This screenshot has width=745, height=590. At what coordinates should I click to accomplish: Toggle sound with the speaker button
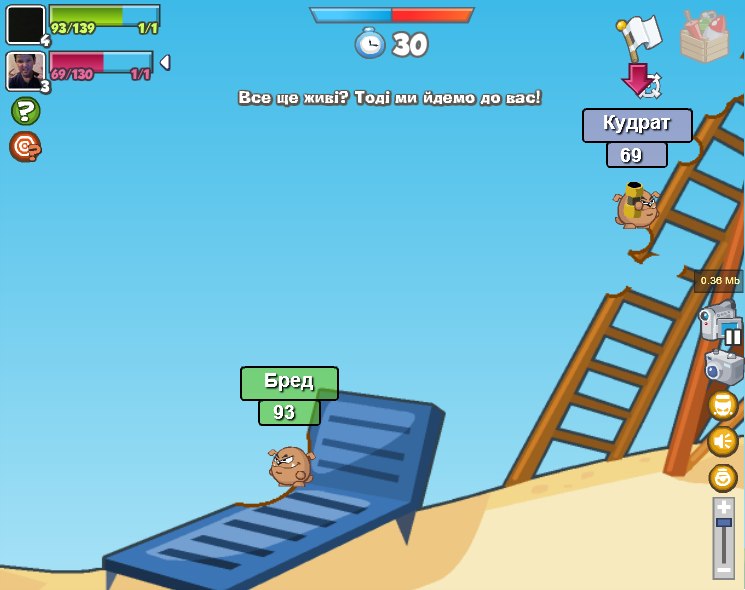(x=723, y=441)
